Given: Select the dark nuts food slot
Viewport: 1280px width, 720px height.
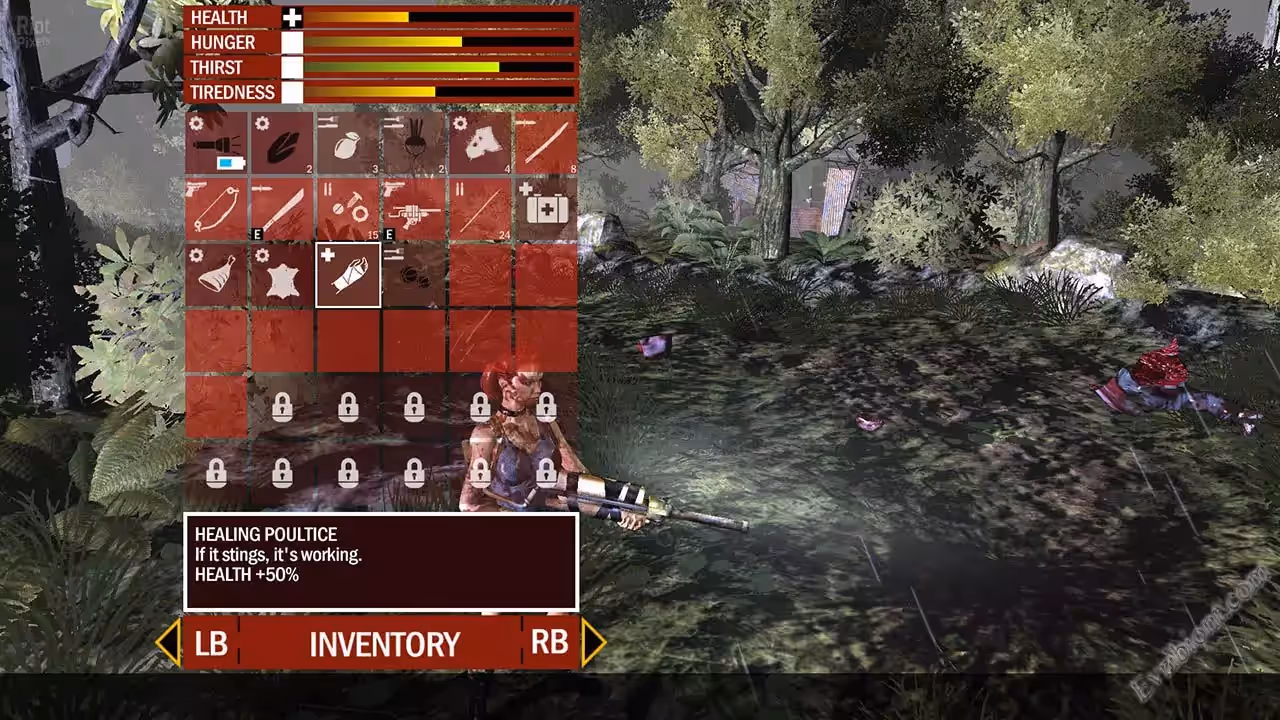Looking at the screenshot, I should click(x=414, y=275).
